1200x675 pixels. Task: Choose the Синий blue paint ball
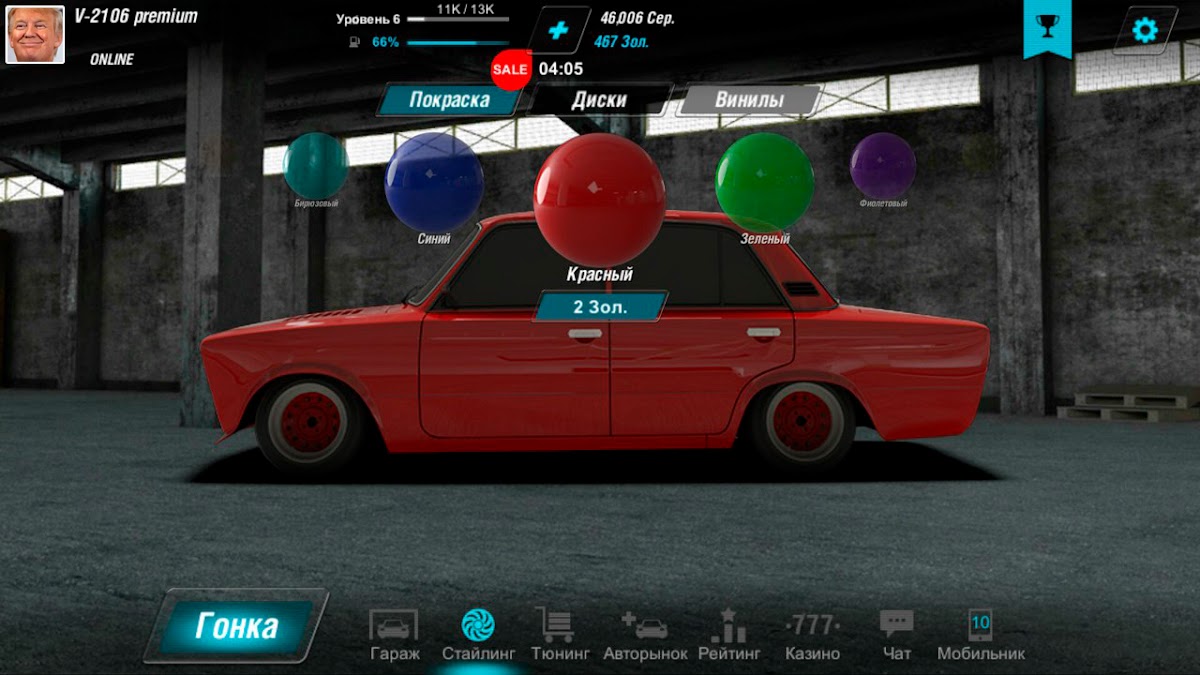pos(434,181)
